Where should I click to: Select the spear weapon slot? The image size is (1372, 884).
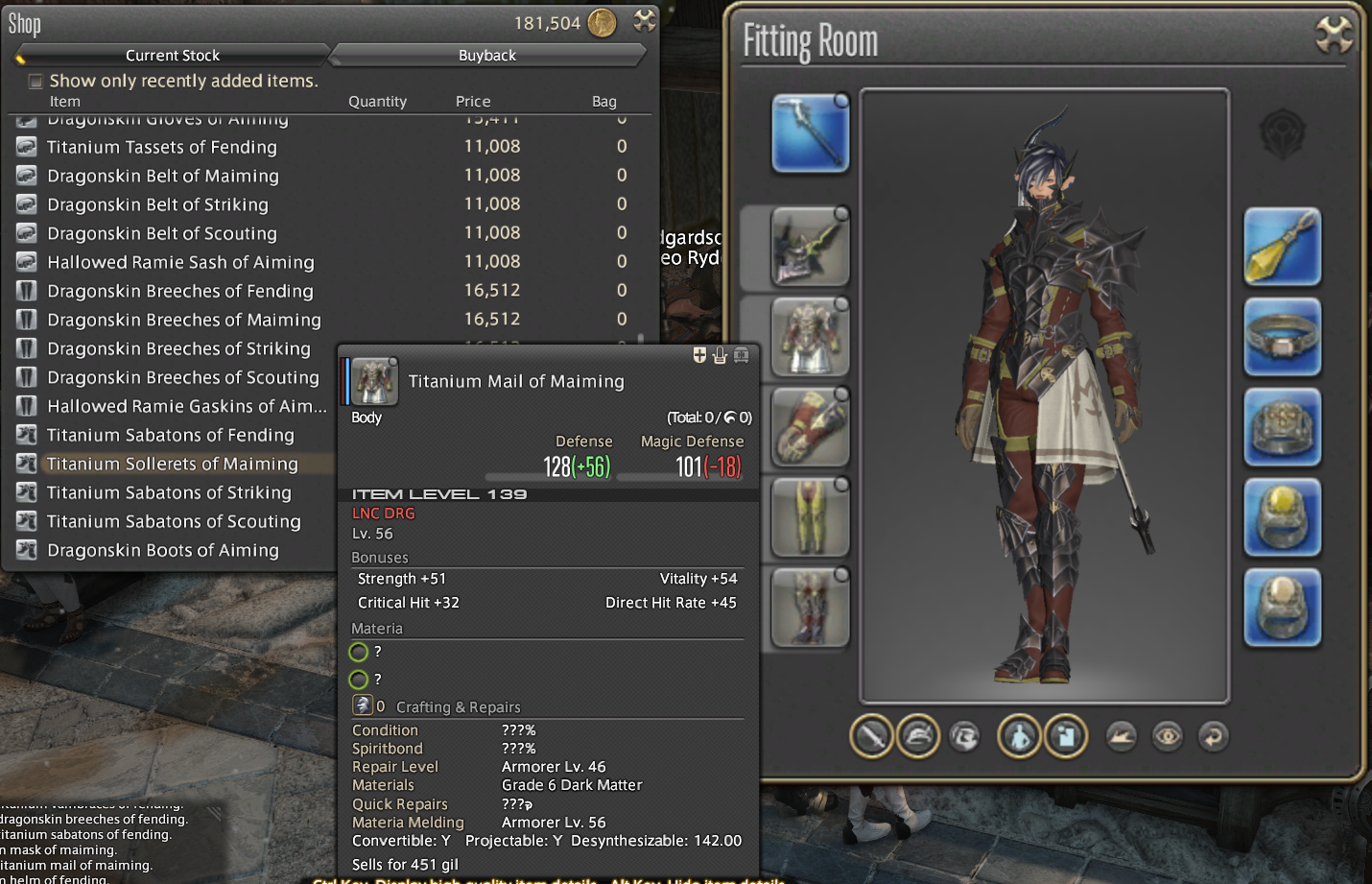click(x=810, y=133)
